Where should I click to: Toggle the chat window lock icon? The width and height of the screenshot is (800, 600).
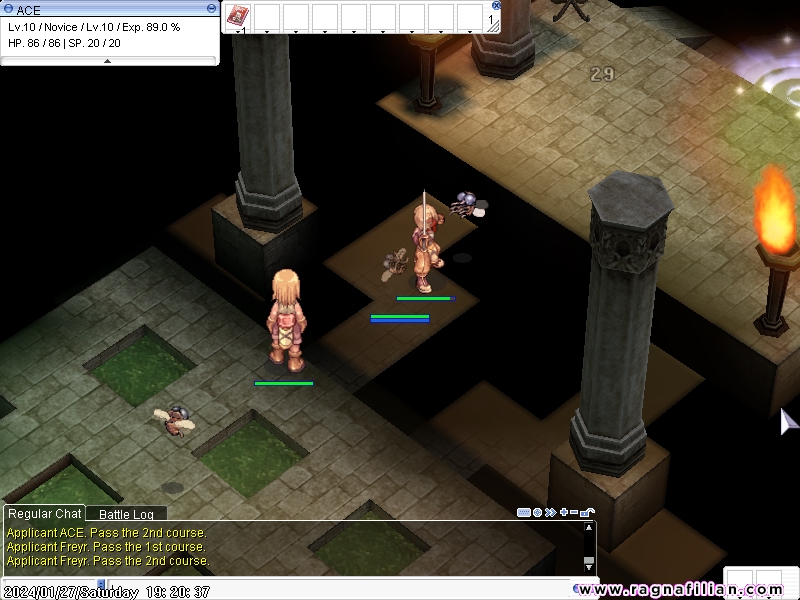588,513
